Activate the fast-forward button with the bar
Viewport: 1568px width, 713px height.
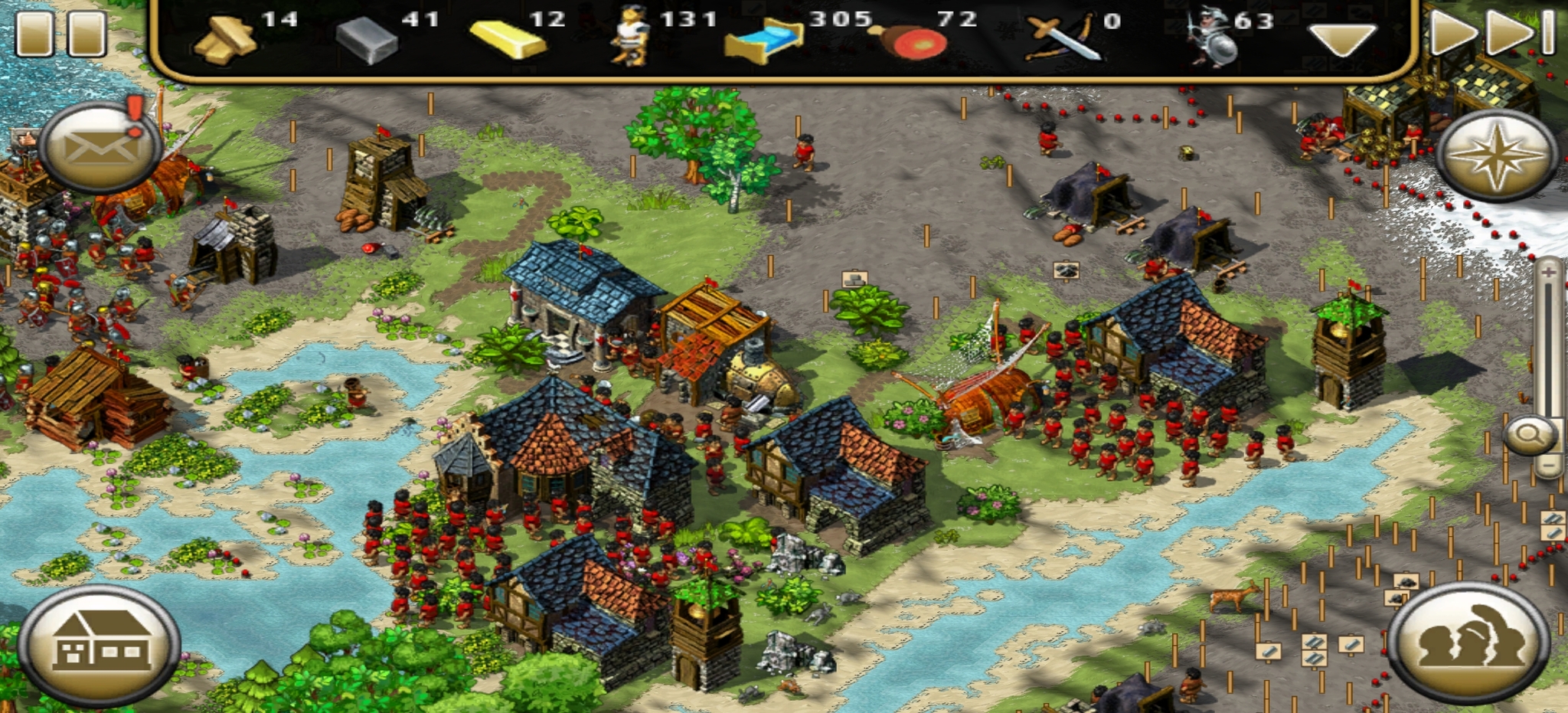1521,32
